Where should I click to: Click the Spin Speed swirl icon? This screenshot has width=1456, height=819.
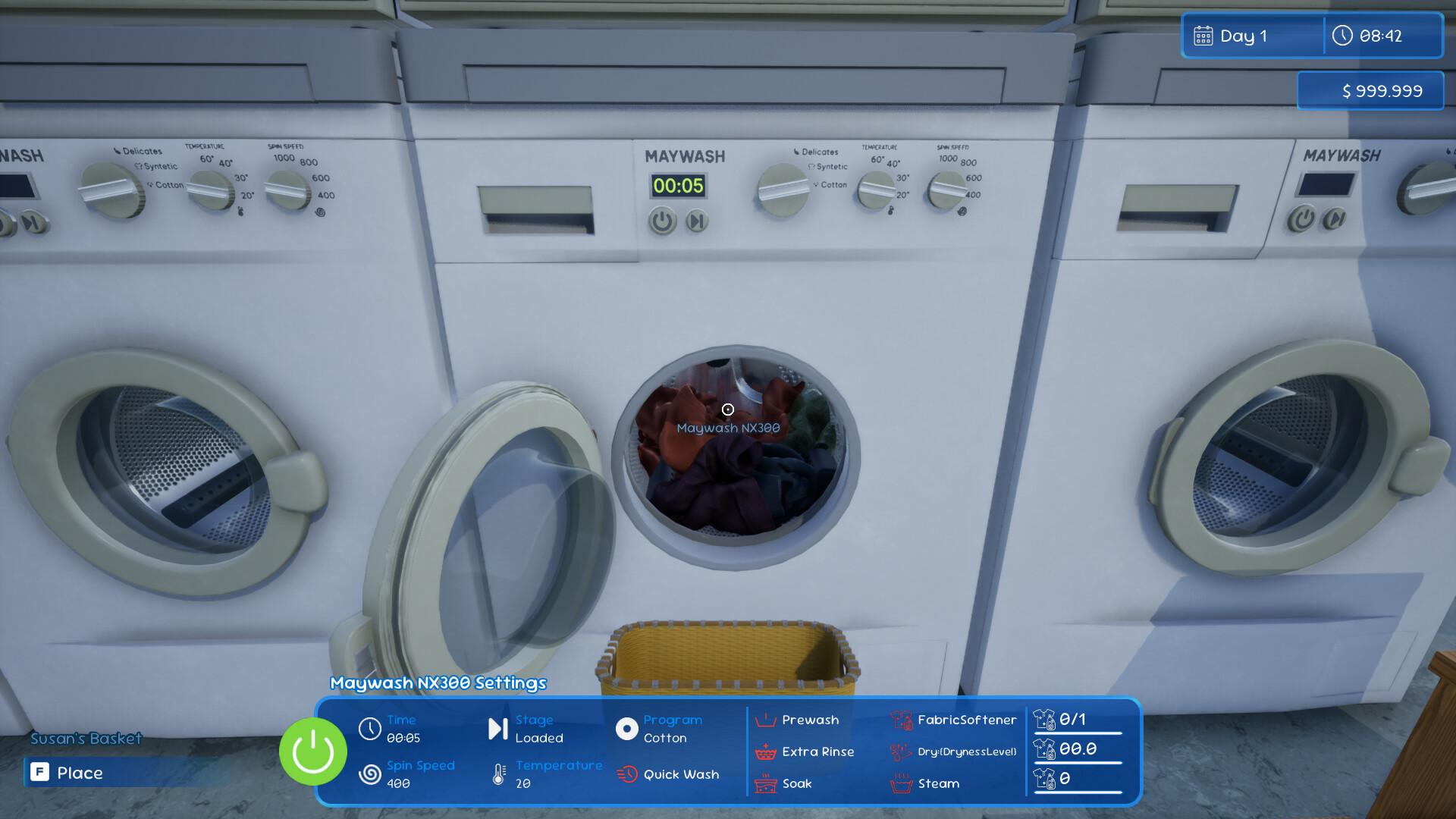(371, 774)
